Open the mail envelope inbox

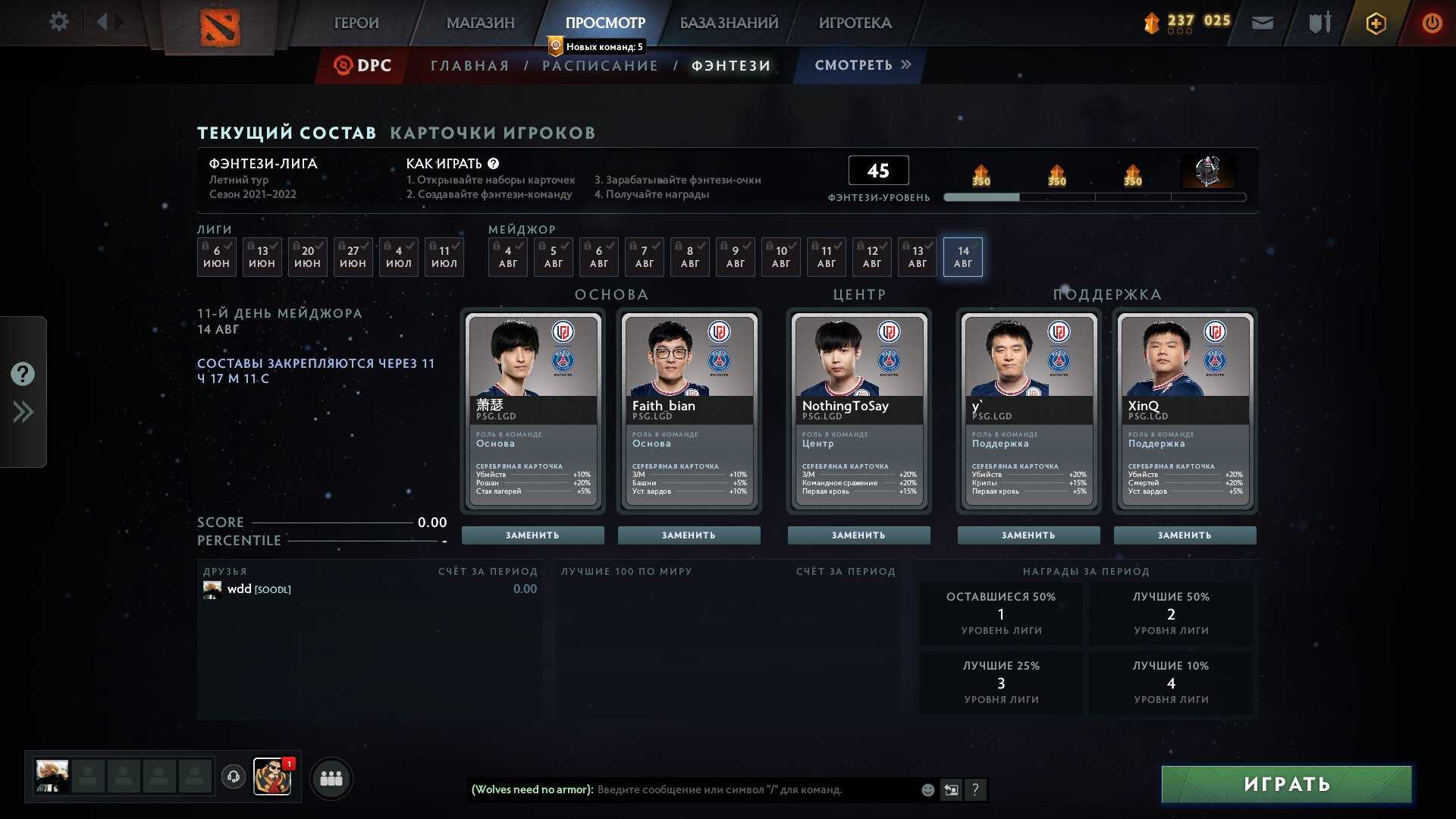click(x=1262, y=23)
